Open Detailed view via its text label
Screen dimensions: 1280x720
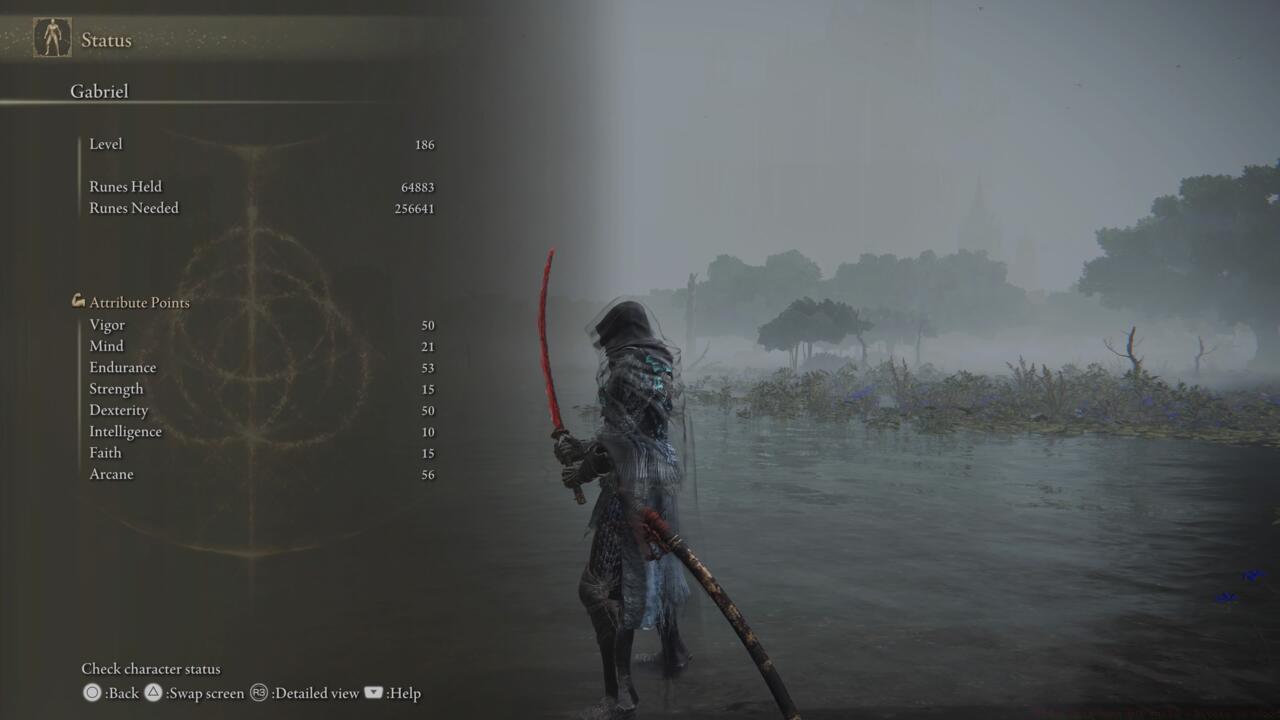point(315,693)
